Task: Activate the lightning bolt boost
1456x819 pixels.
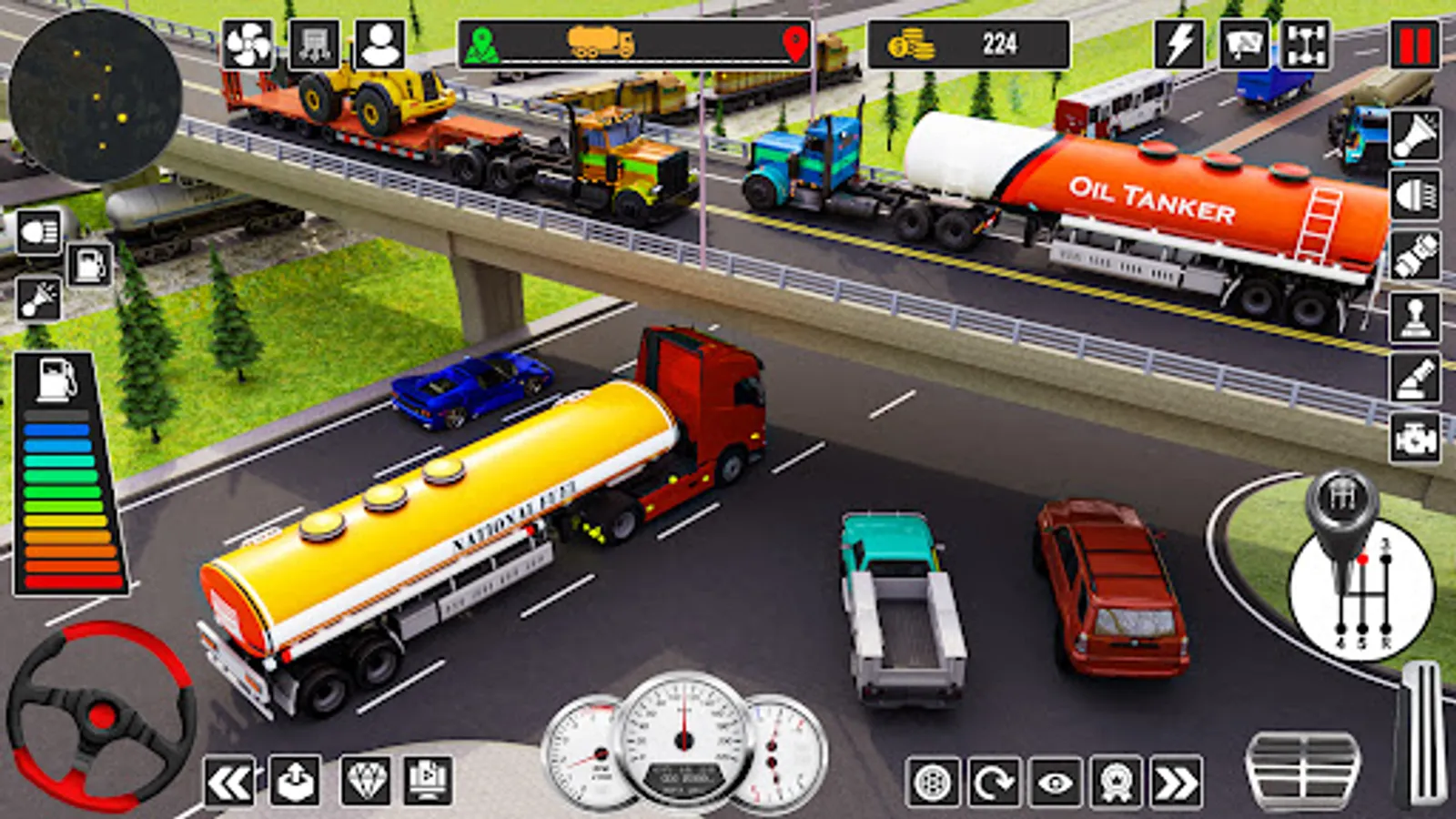Action: pyautogui.click(x=1180, y=45)
